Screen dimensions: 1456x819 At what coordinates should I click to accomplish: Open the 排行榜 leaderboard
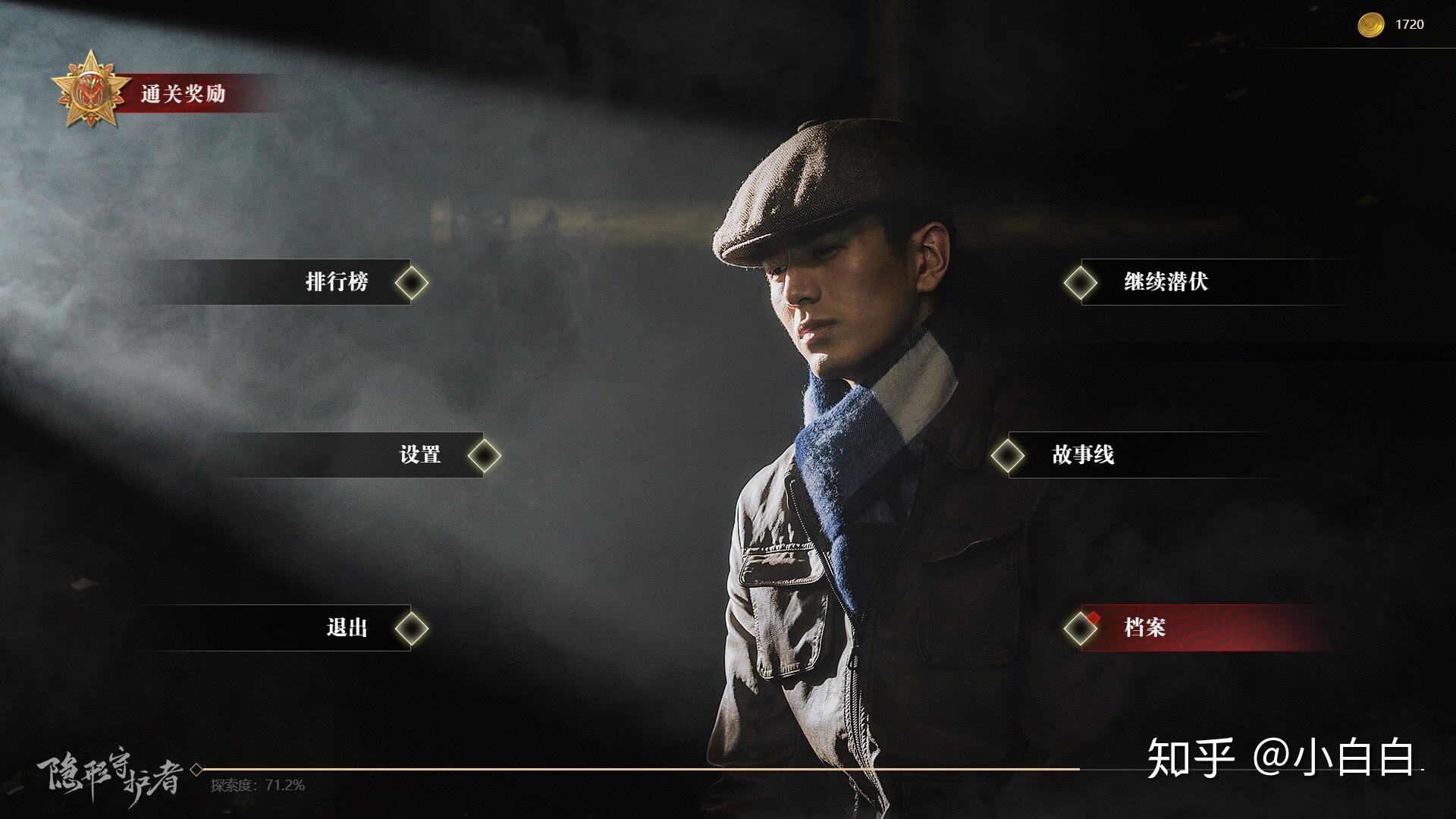pos(337,282)
